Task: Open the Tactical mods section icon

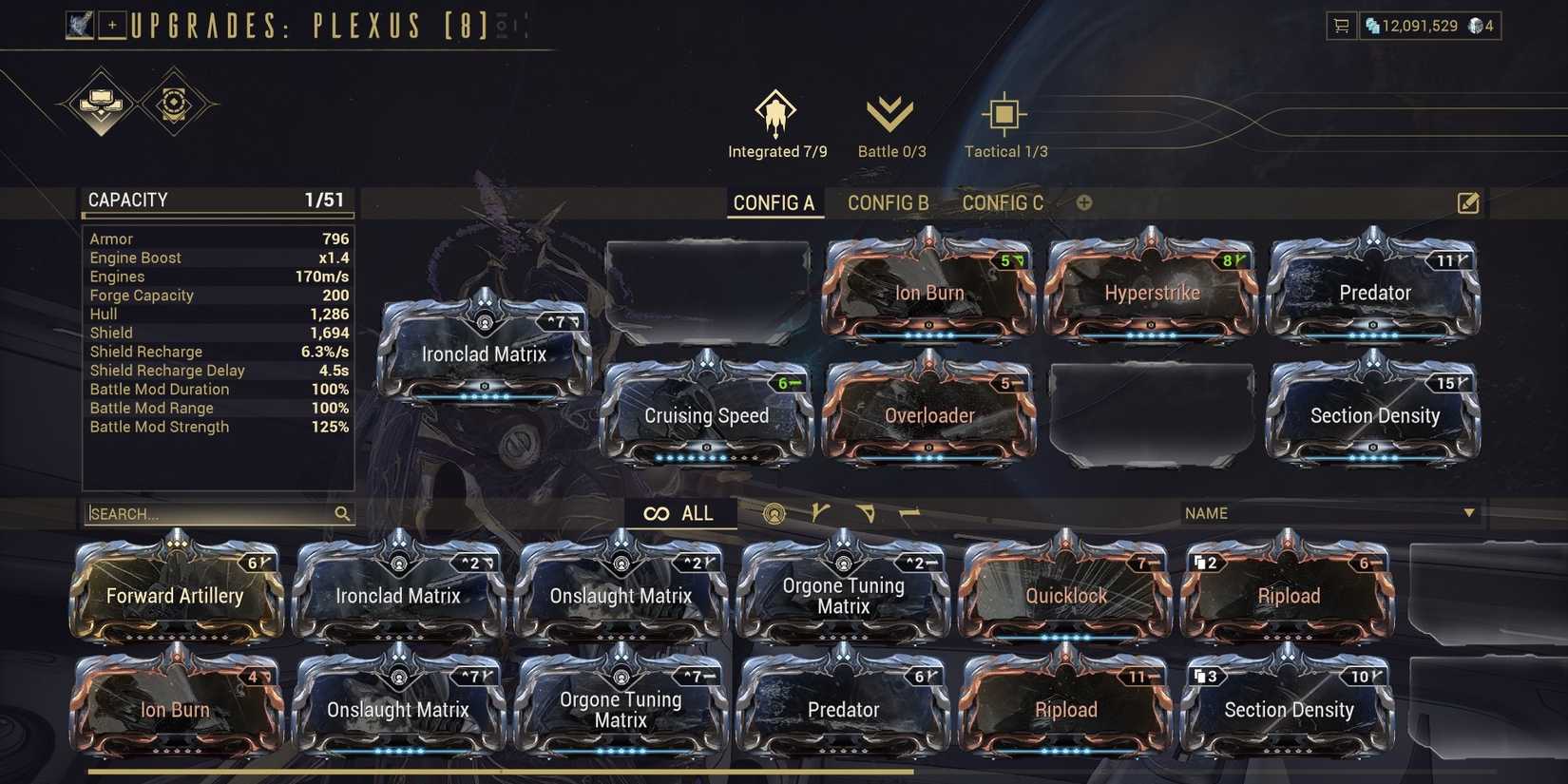Action: 1004,114
